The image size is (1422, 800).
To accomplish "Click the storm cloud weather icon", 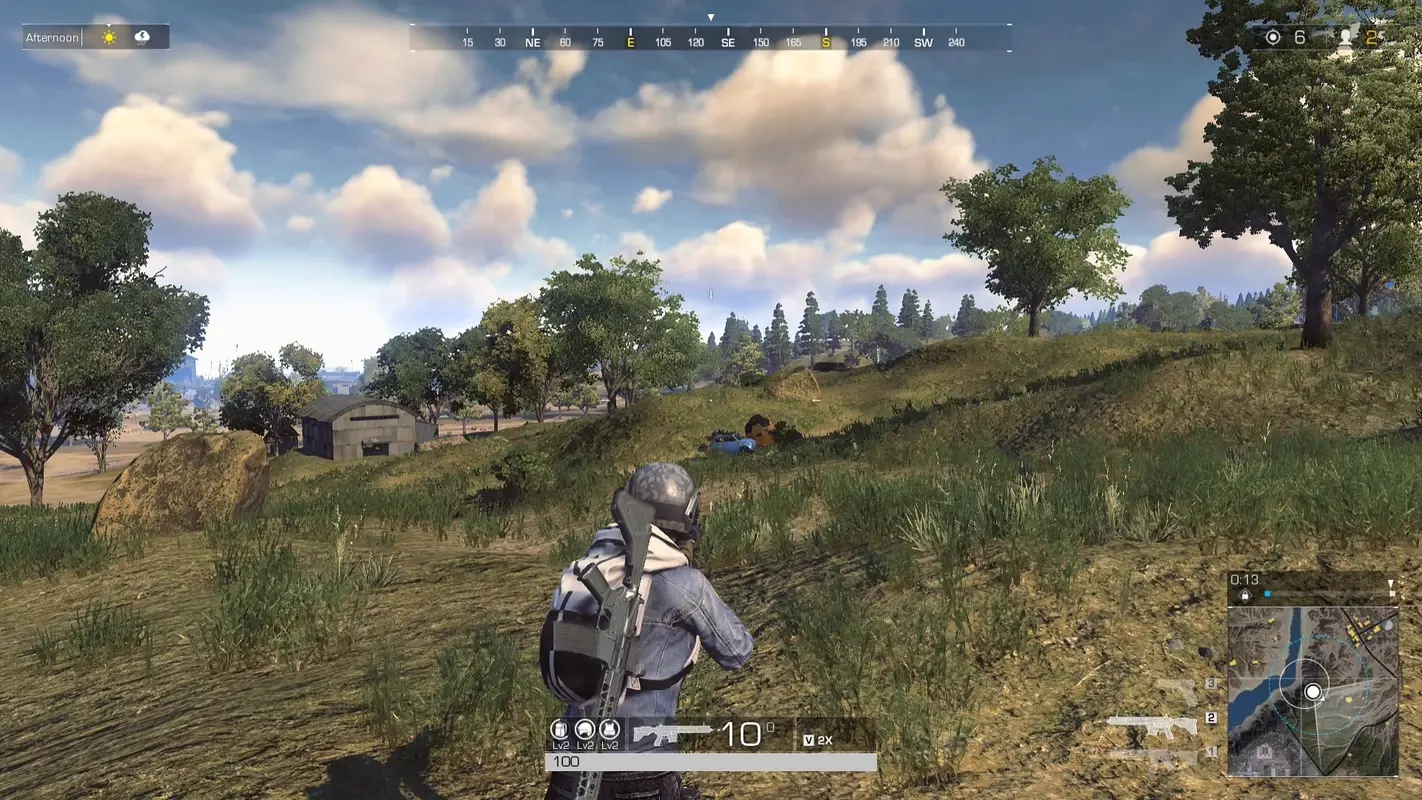I will point(143,36).
